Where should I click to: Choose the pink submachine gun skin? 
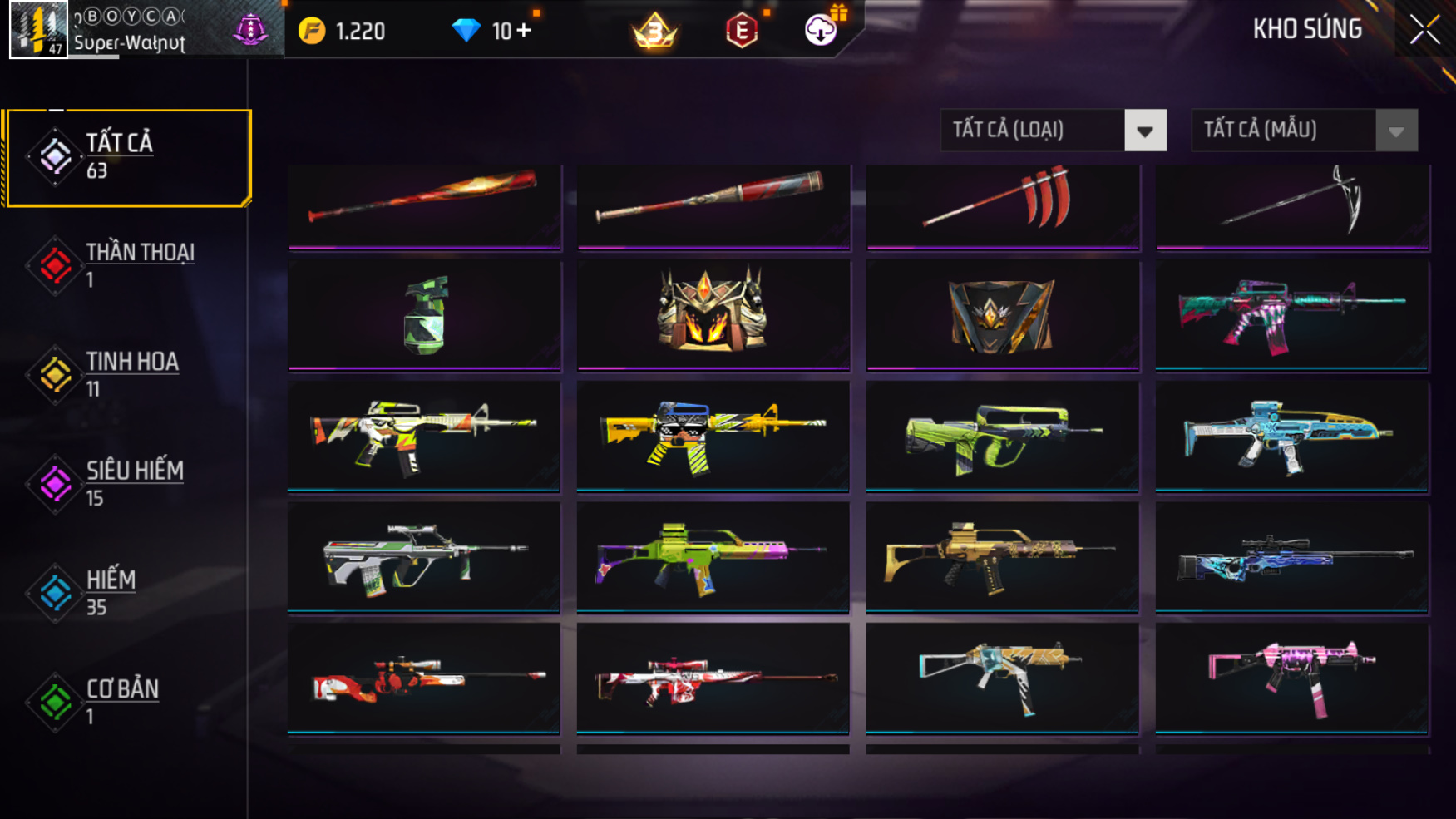click(1291, 677)
